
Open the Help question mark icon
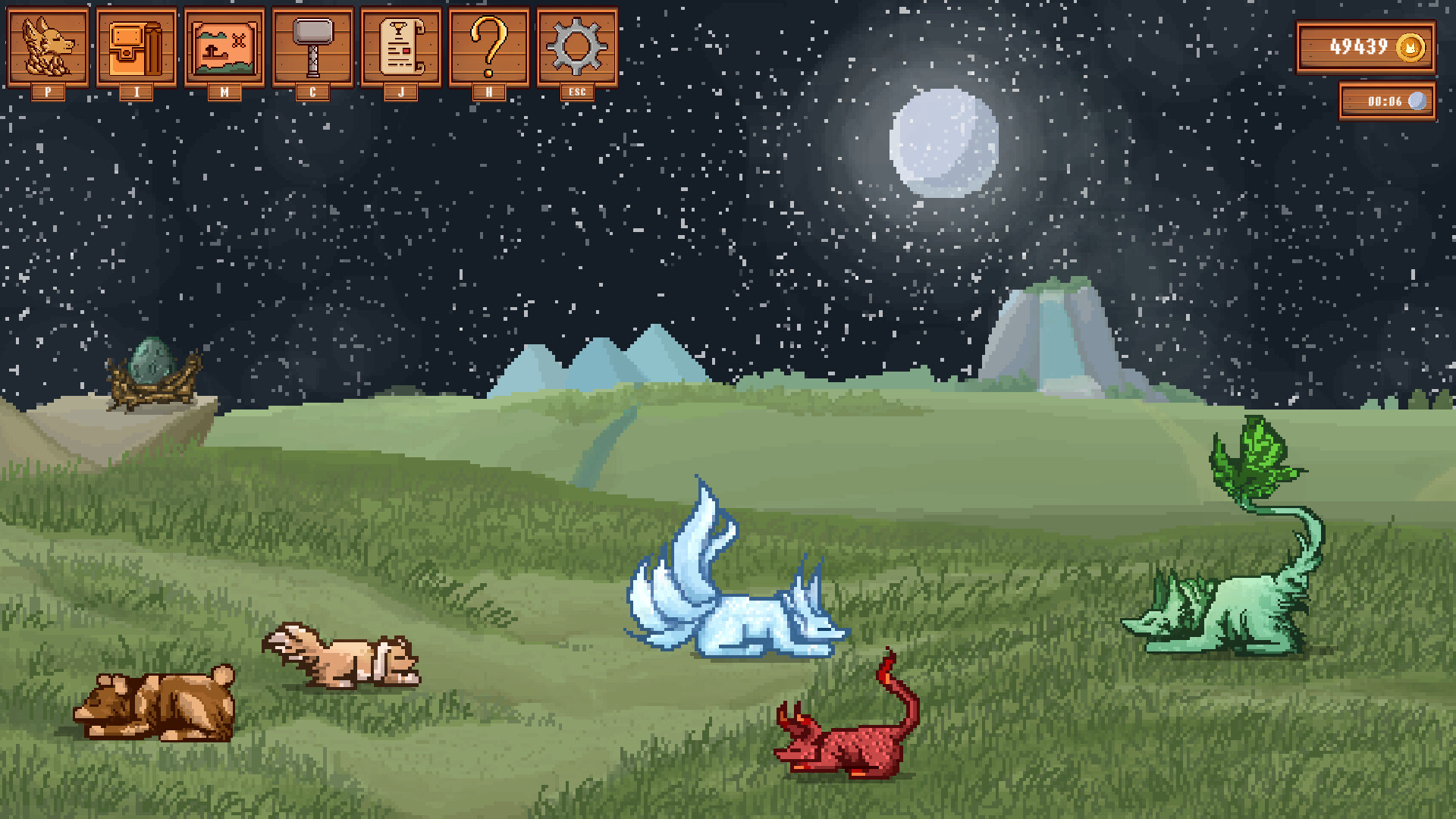pyautogui.click(x=489, y=45)
